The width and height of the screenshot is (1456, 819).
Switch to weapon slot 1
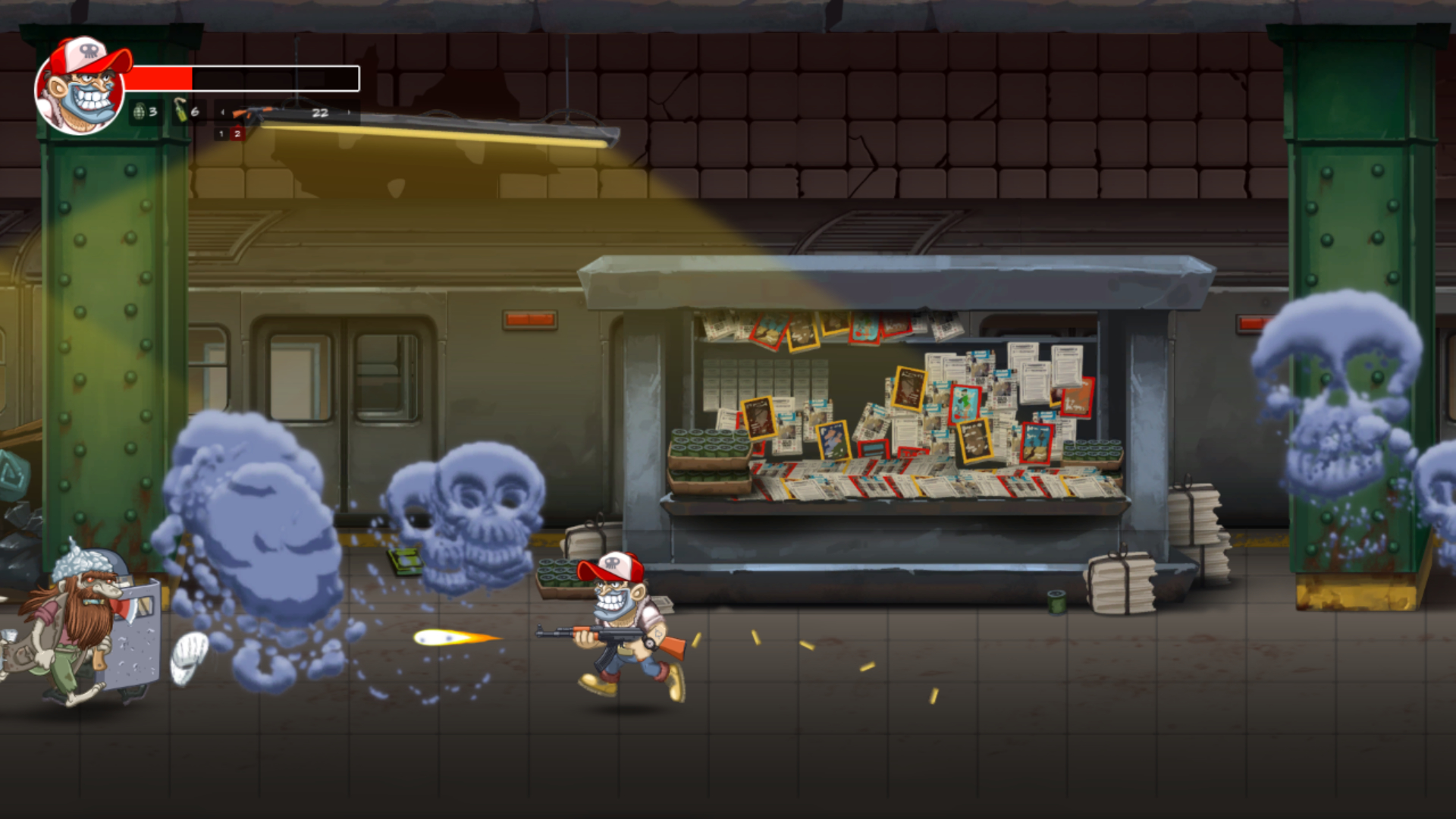[222, 134]
